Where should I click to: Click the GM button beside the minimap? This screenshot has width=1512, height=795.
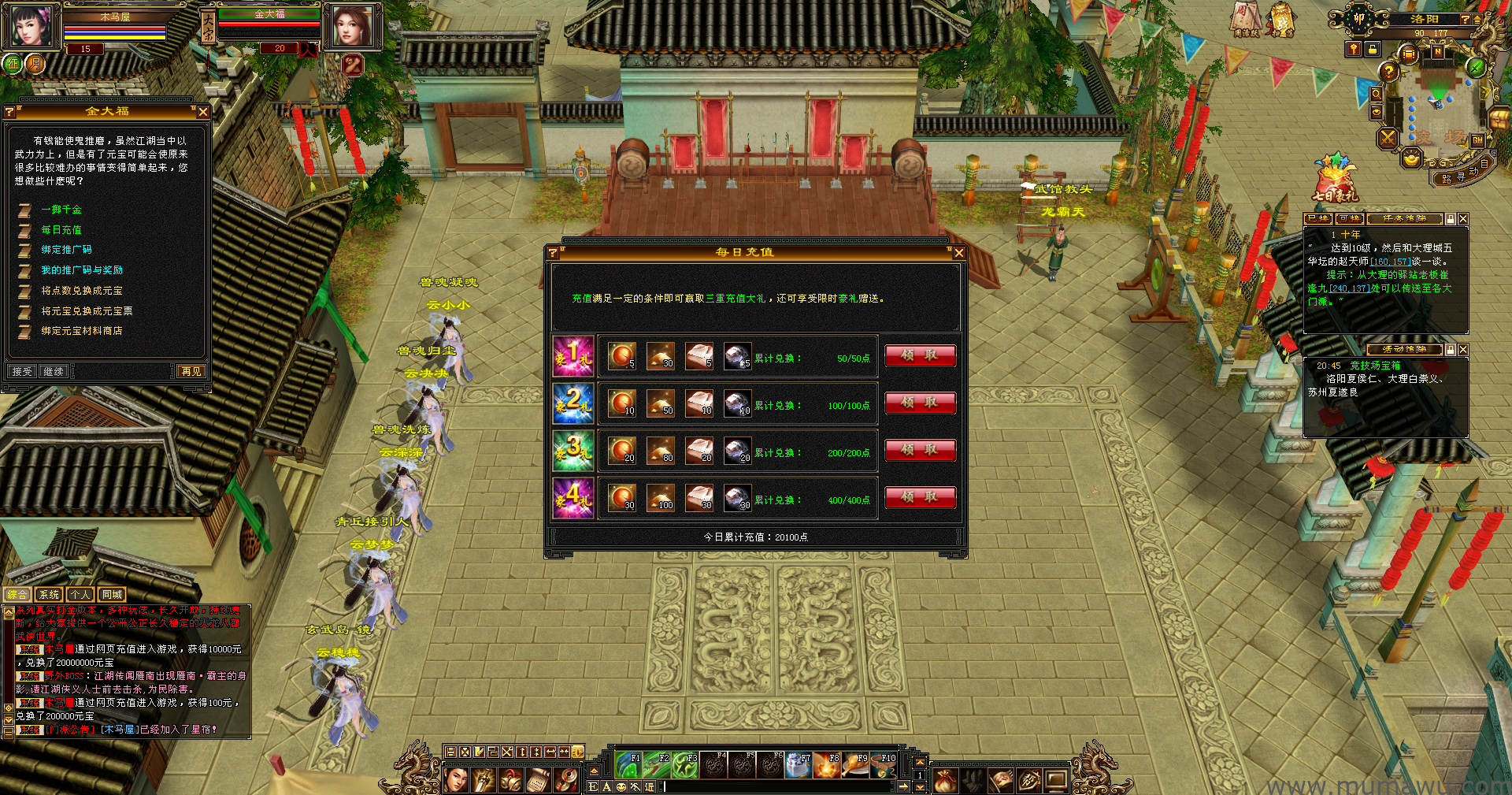(1477, 140)
